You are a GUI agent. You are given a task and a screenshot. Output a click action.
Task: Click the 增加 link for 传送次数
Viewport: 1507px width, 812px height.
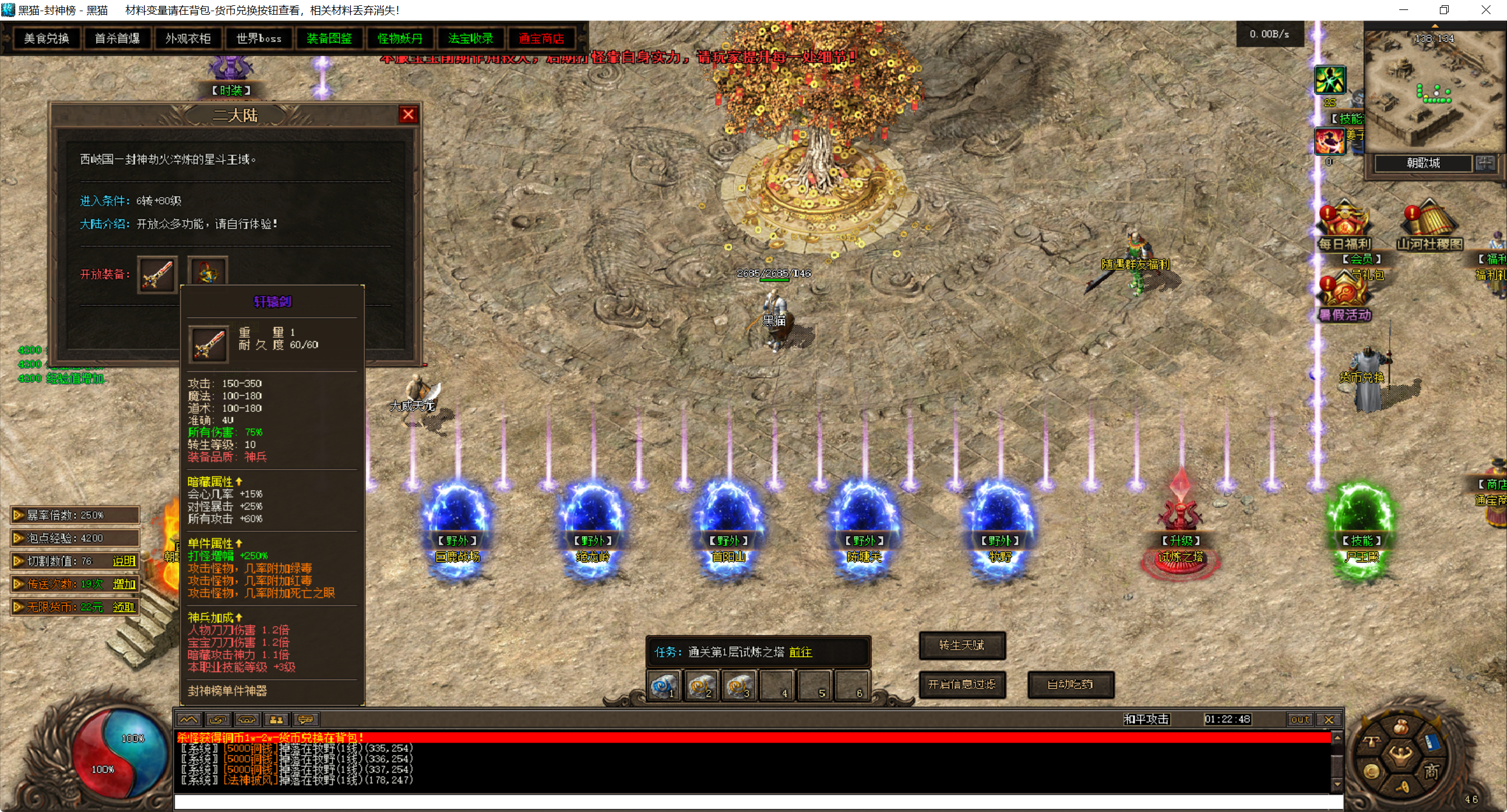click(124, 584)
